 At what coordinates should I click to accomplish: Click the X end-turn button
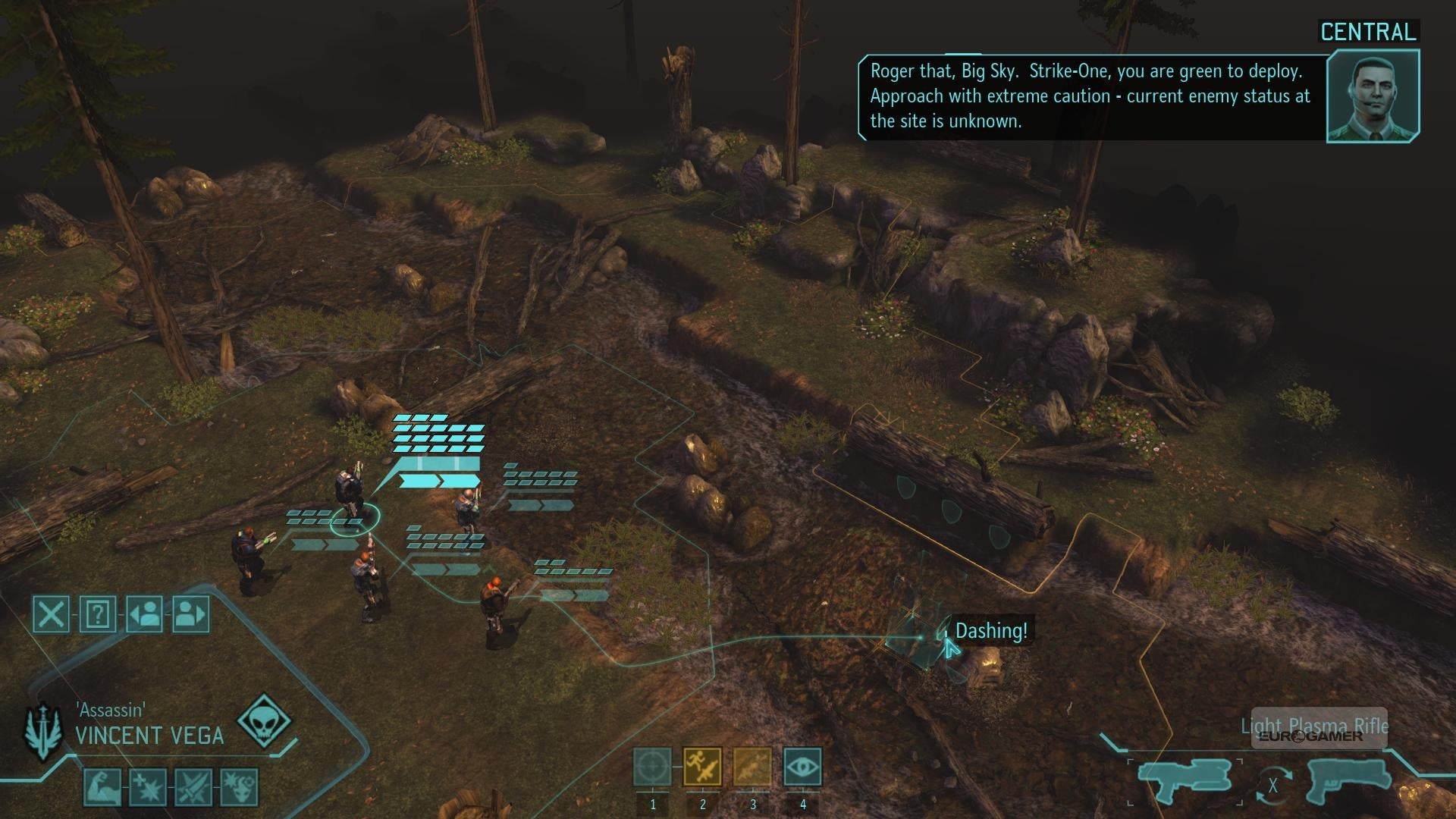tap(52, 613)
